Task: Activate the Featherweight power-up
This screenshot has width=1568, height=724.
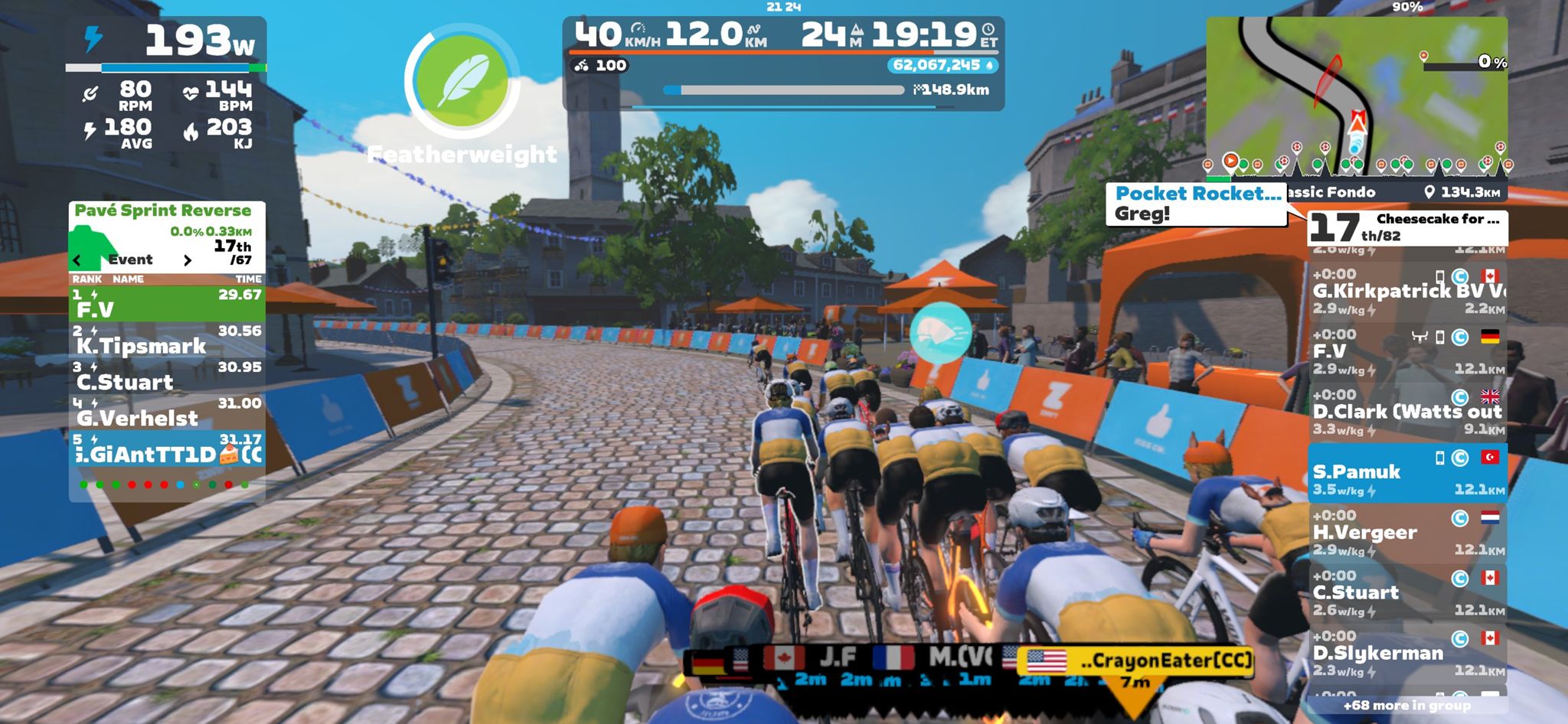Action: pyautogui.click(x=462, y=82)
